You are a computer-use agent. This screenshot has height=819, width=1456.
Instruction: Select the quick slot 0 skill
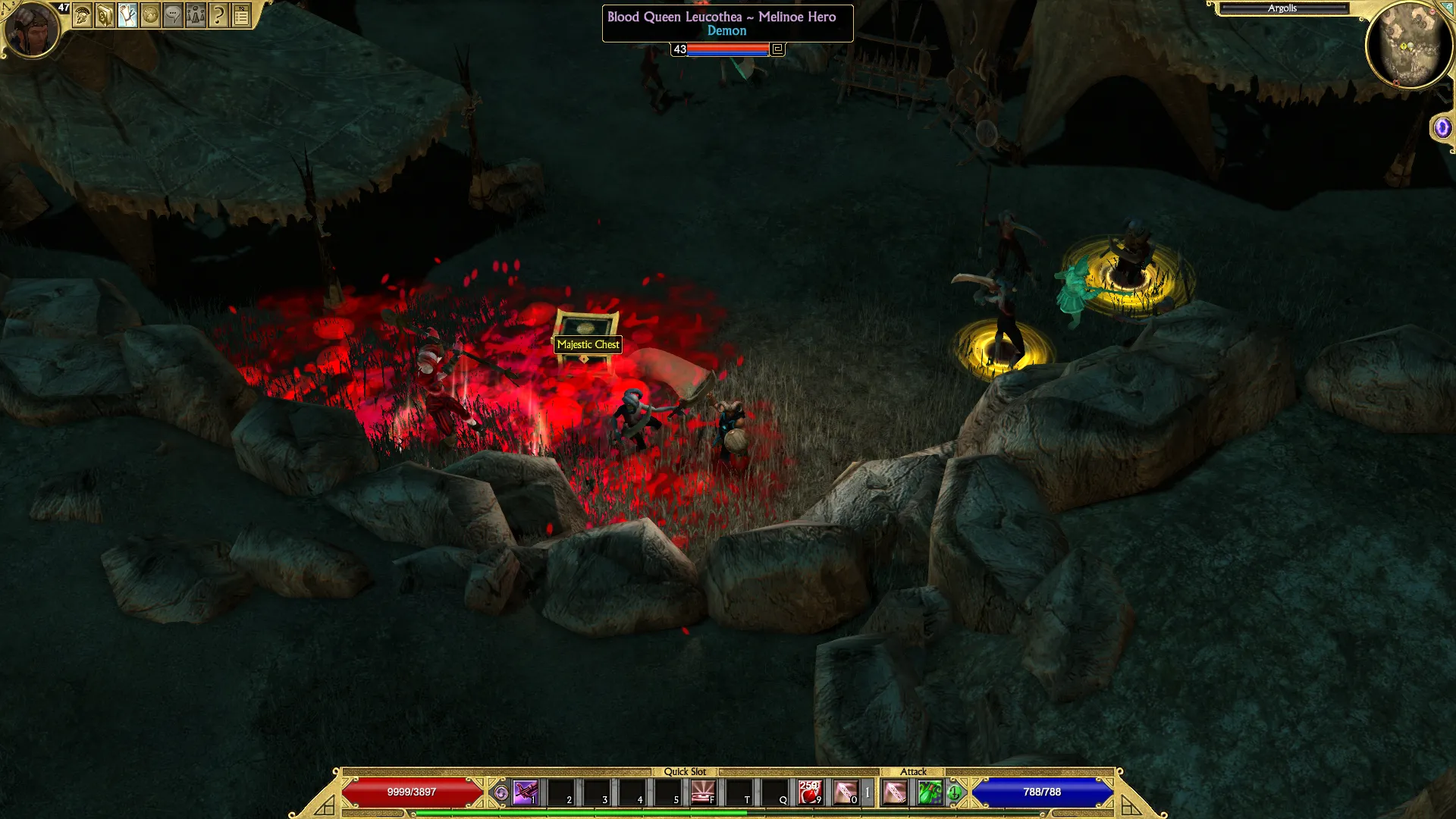click(846, 792)
